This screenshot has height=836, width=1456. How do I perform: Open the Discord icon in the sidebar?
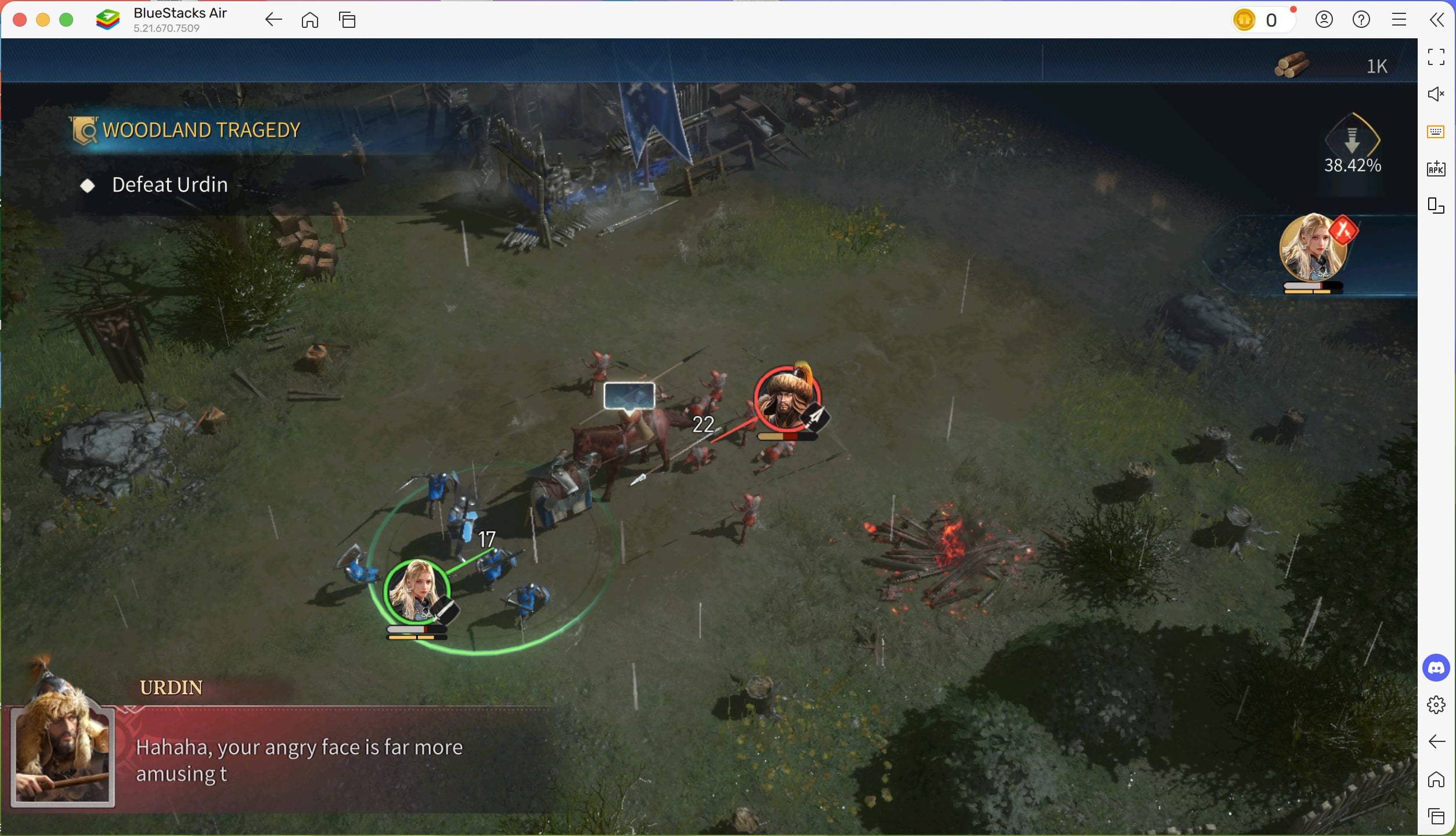1435,668
